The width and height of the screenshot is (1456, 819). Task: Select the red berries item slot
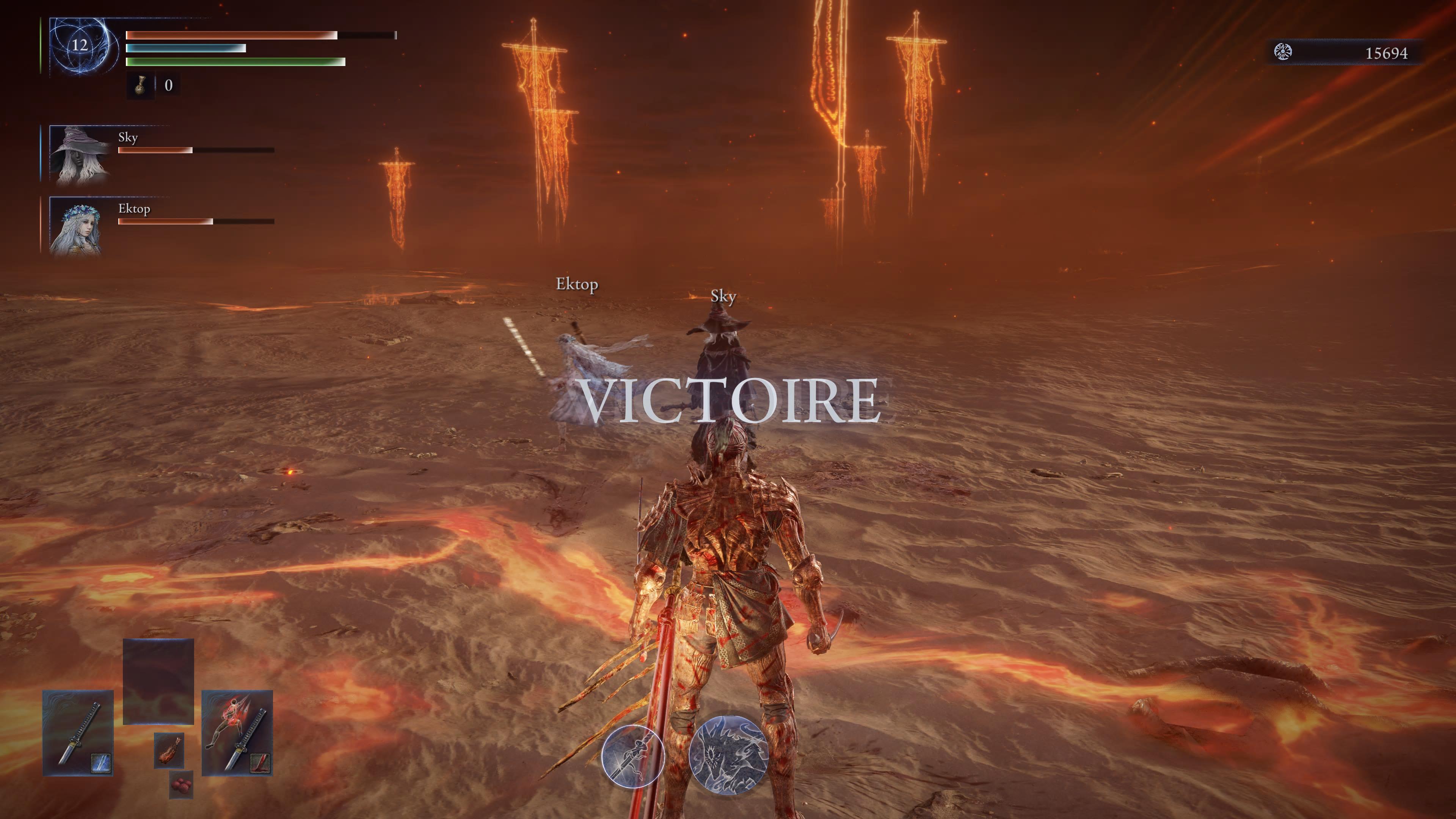click(181, 785)
